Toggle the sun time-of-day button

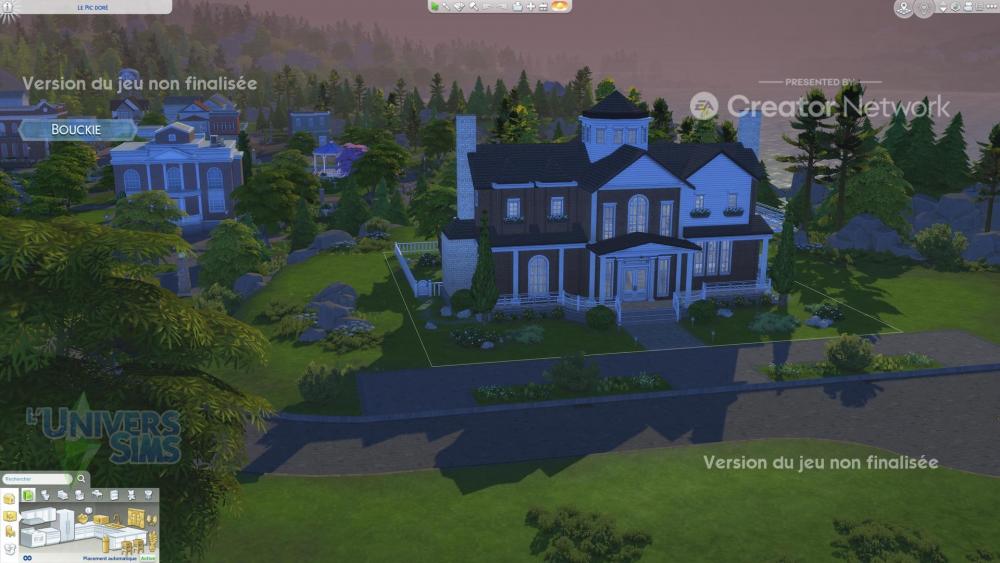[x=560, y=6]
